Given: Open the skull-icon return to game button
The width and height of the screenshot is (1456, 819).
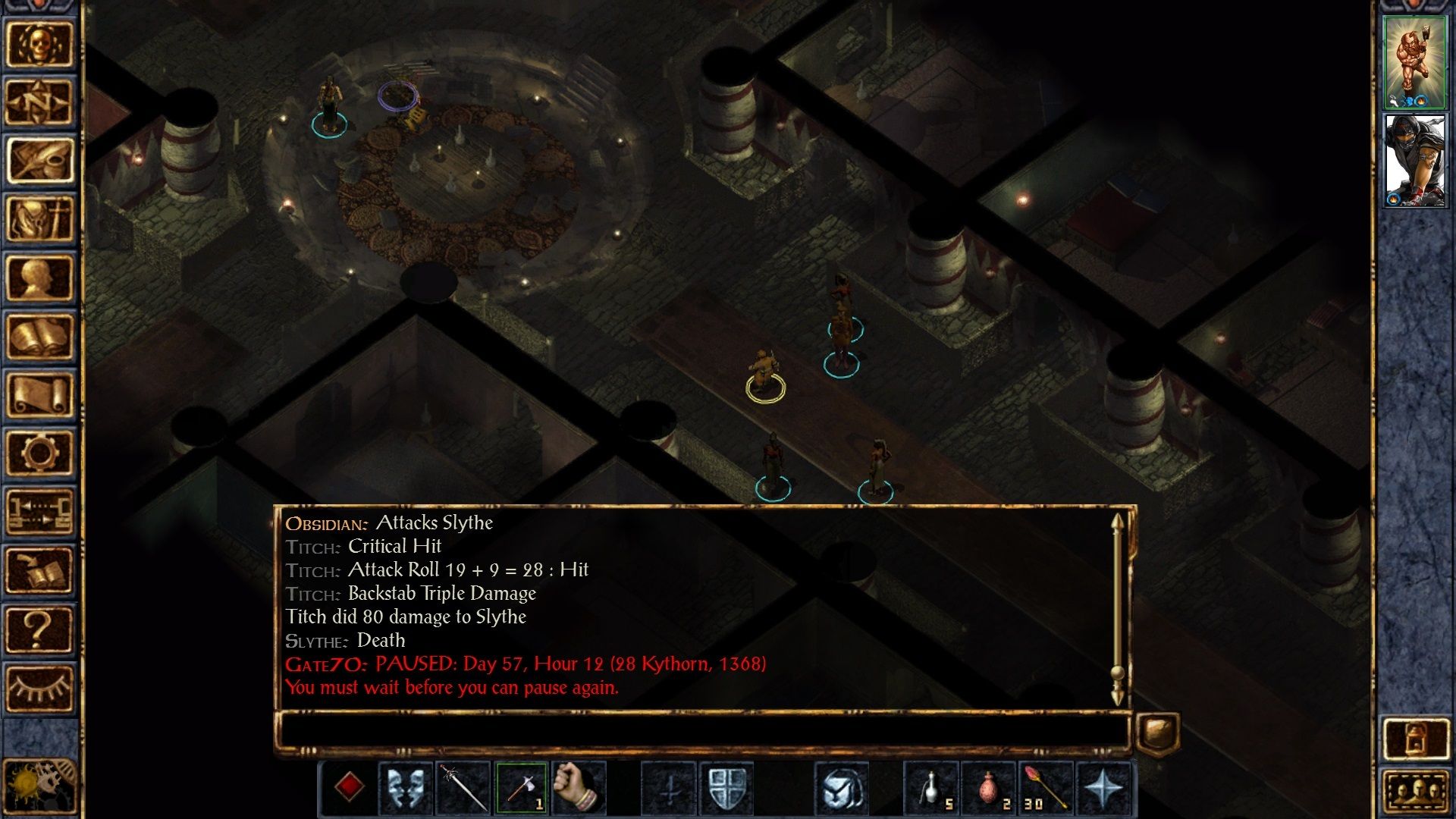Looking at the screenshot, I should (39, 43).
